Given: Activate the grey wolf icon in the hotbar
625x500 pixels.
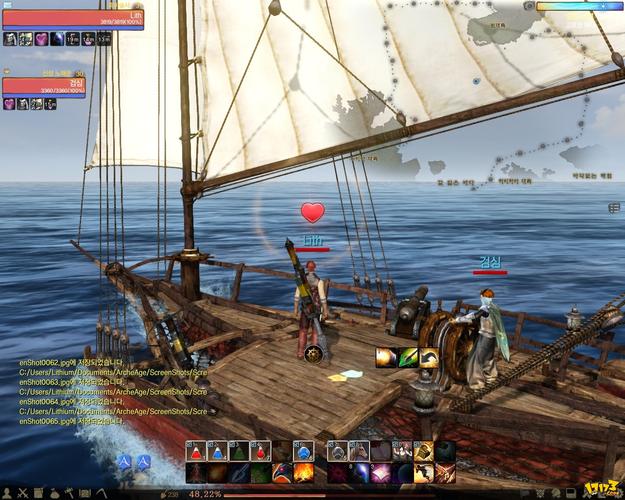Looking at the screenshot, I should (x=337, y=451).
